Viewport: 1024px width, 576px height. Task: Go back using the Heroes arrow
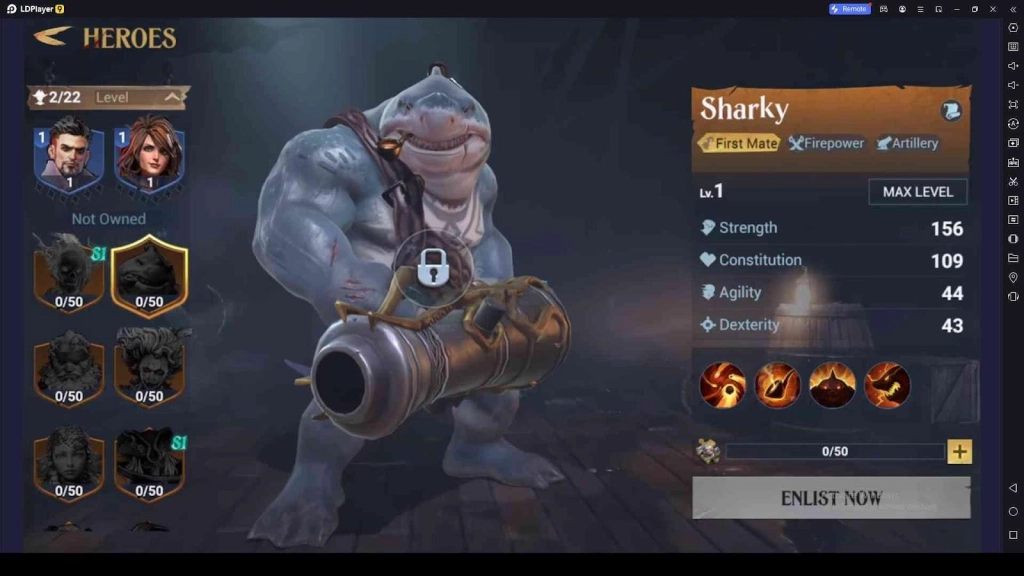click(x=53, y=37)
